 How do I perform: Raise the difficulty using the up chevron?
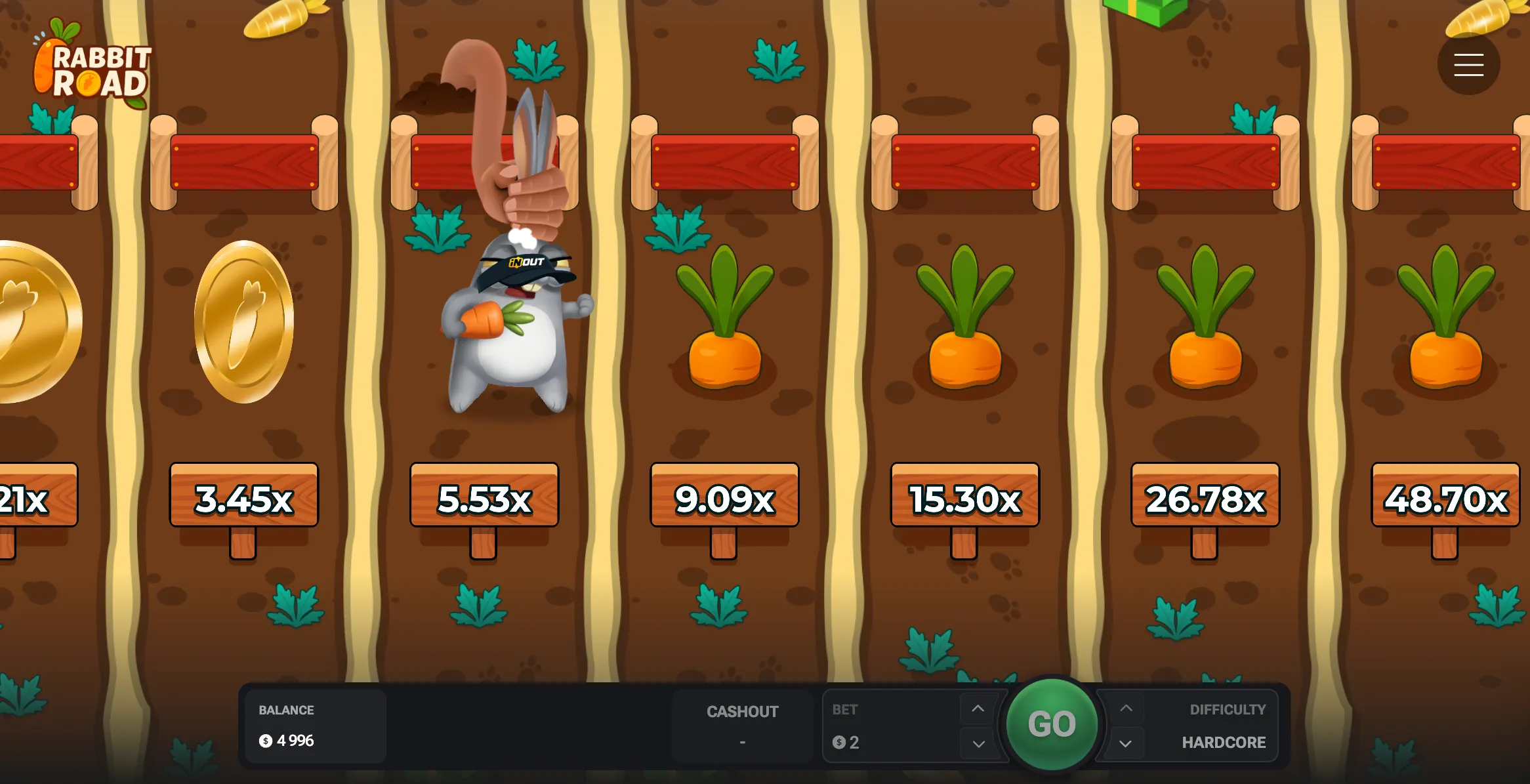[x=1127, y=709]
